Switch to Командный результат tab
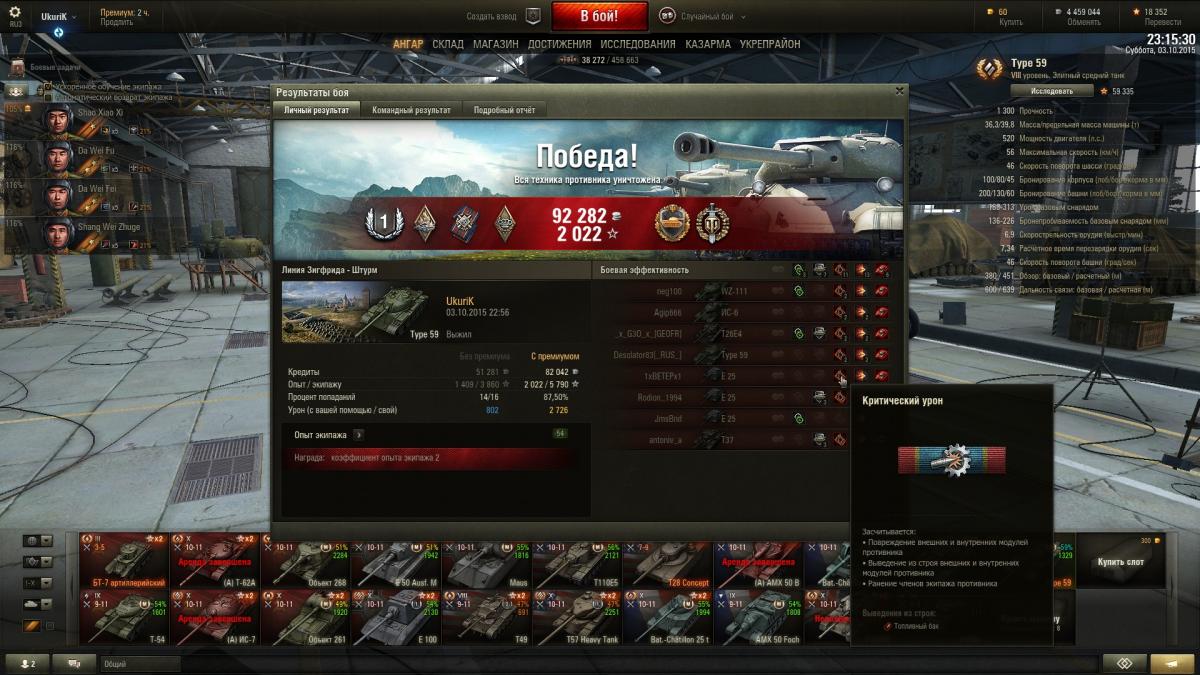This screenshot has height=675, width=1200. 411,110
